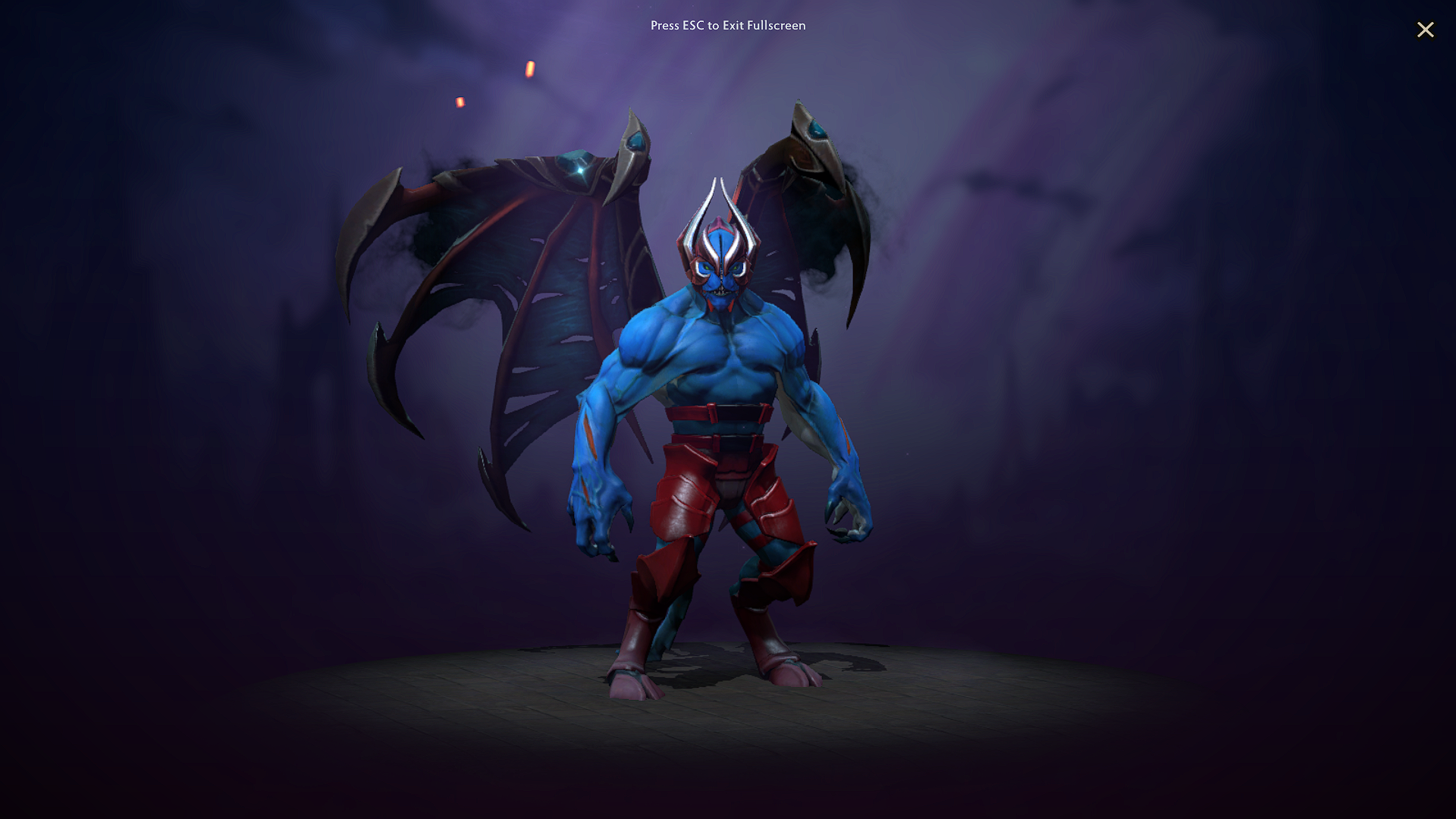Click the glowing ember in the background
This screenshot has width=1456, height=819.
pyautogui.click(x=529, y=71)
